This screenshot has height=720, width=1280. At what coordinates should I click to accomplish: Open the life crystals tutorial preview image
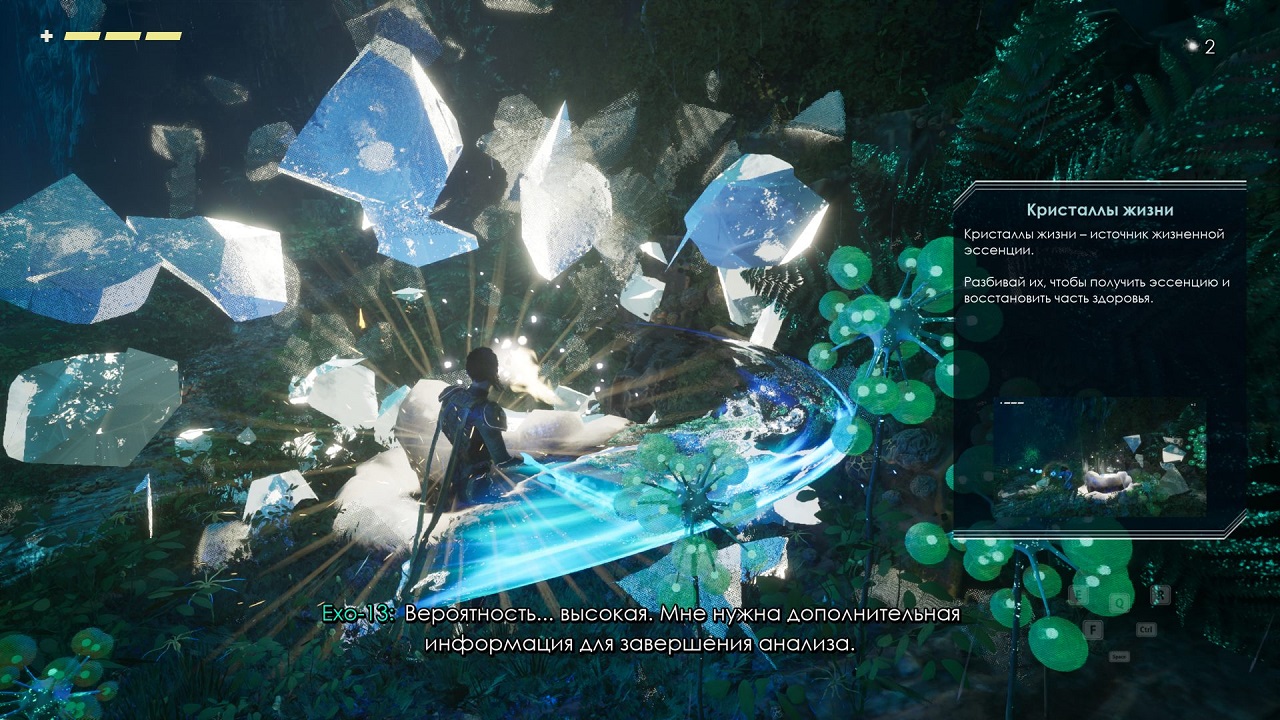pos(1099,458)
